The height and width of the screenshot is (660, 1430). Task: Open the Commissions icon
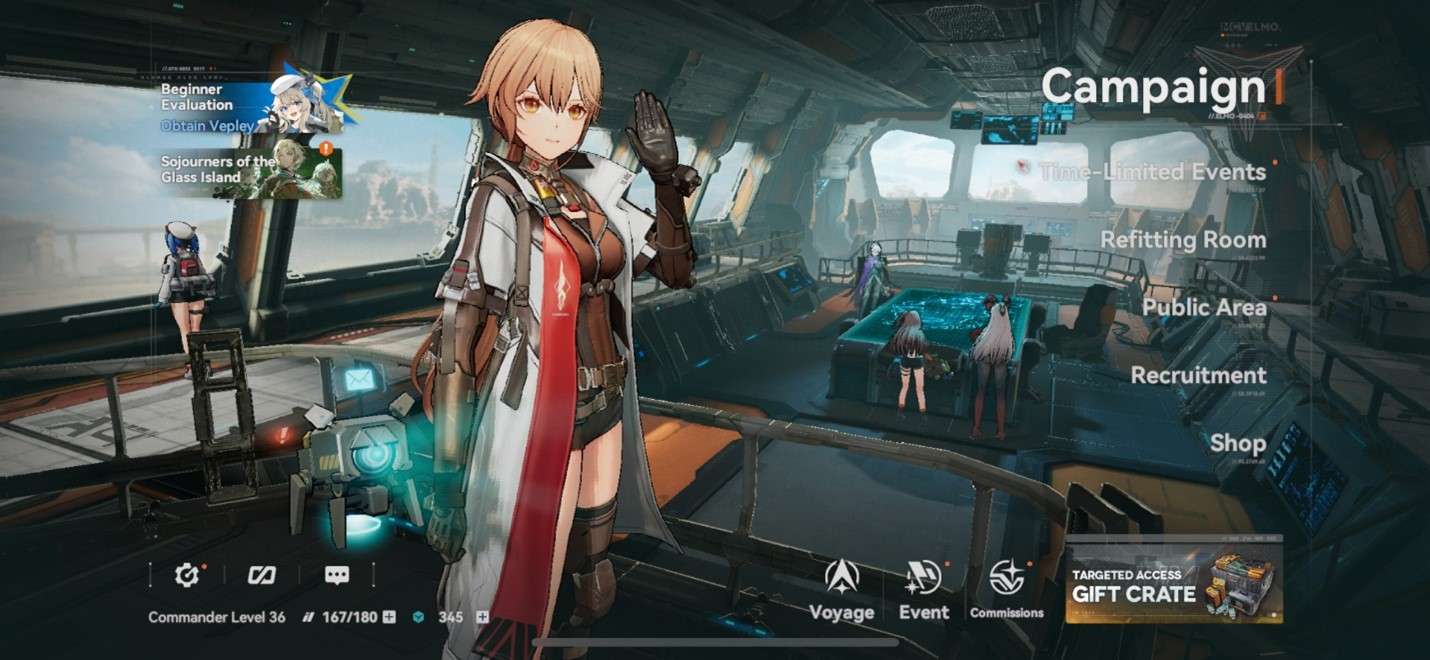(1006, 591)
